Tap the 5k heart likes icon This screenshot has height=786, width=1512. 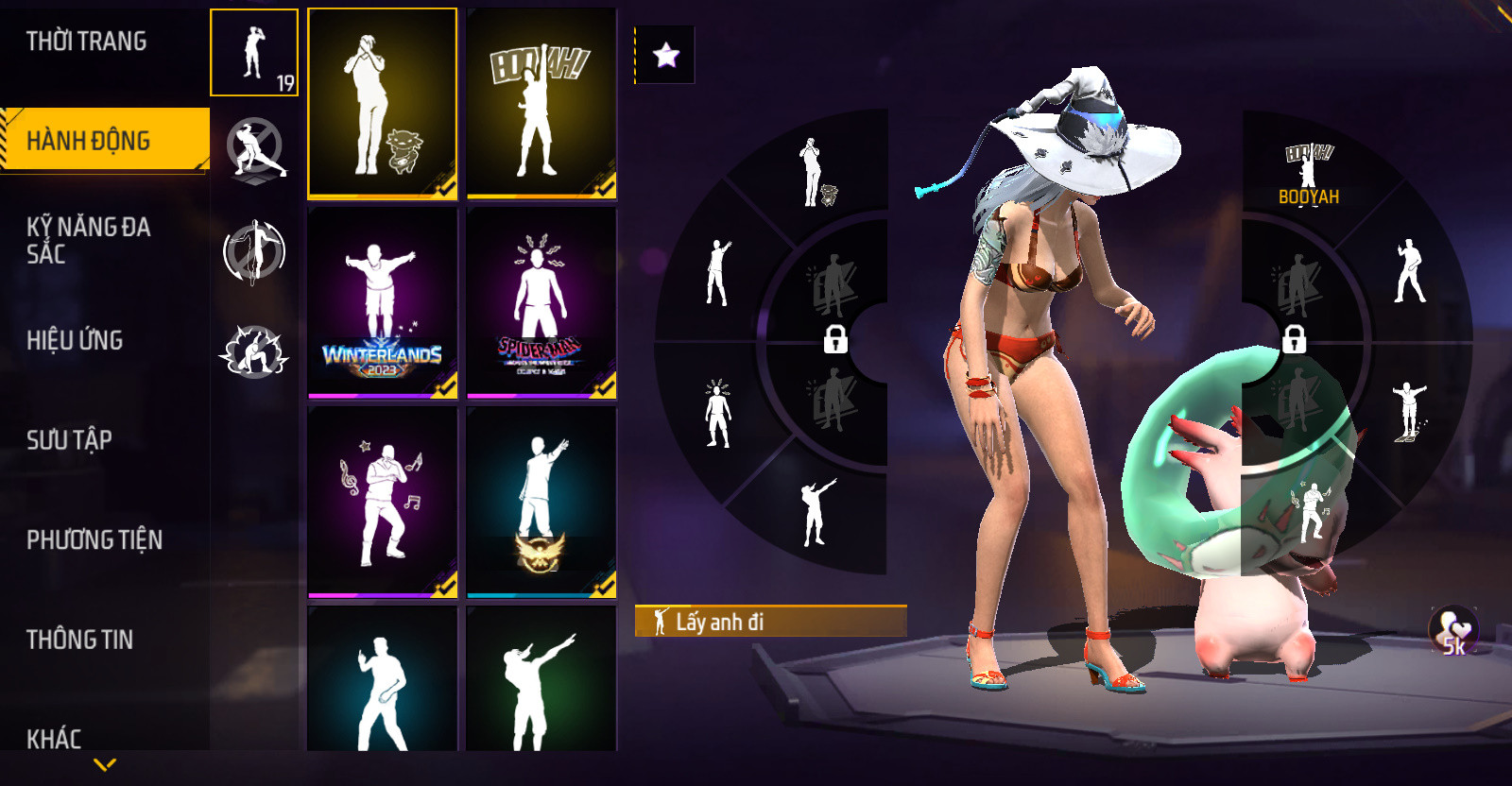(x=1453, y=631)
